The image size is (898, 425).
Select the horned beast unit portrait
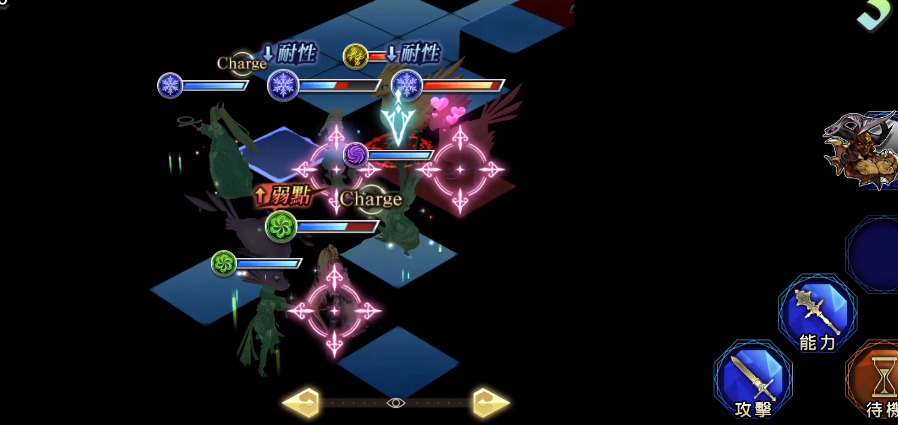point(862,152)
